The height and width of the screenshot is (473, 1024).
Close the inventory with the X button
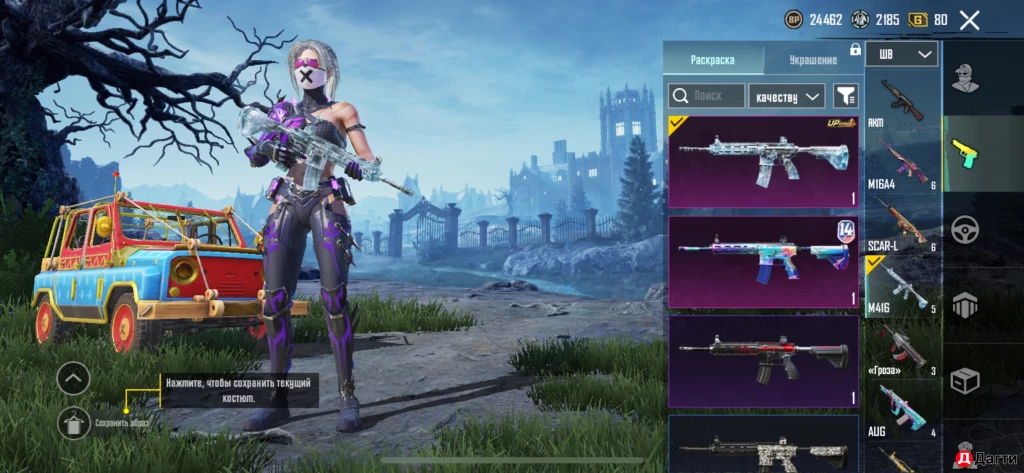pos(969,19)
